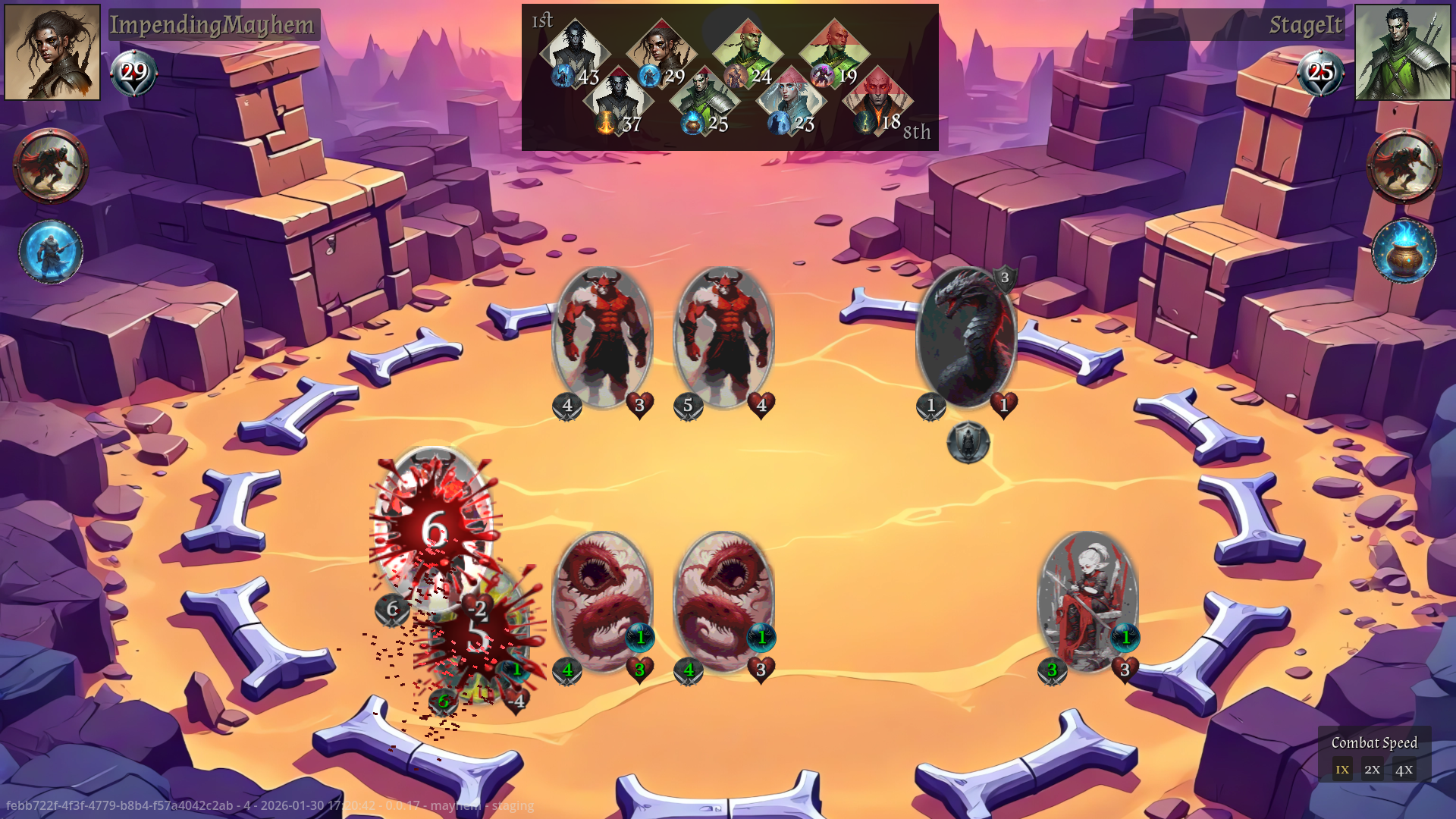View leaderboard player with 23 health
Screen dimensions: 1456x819
[x=790, y=99]
